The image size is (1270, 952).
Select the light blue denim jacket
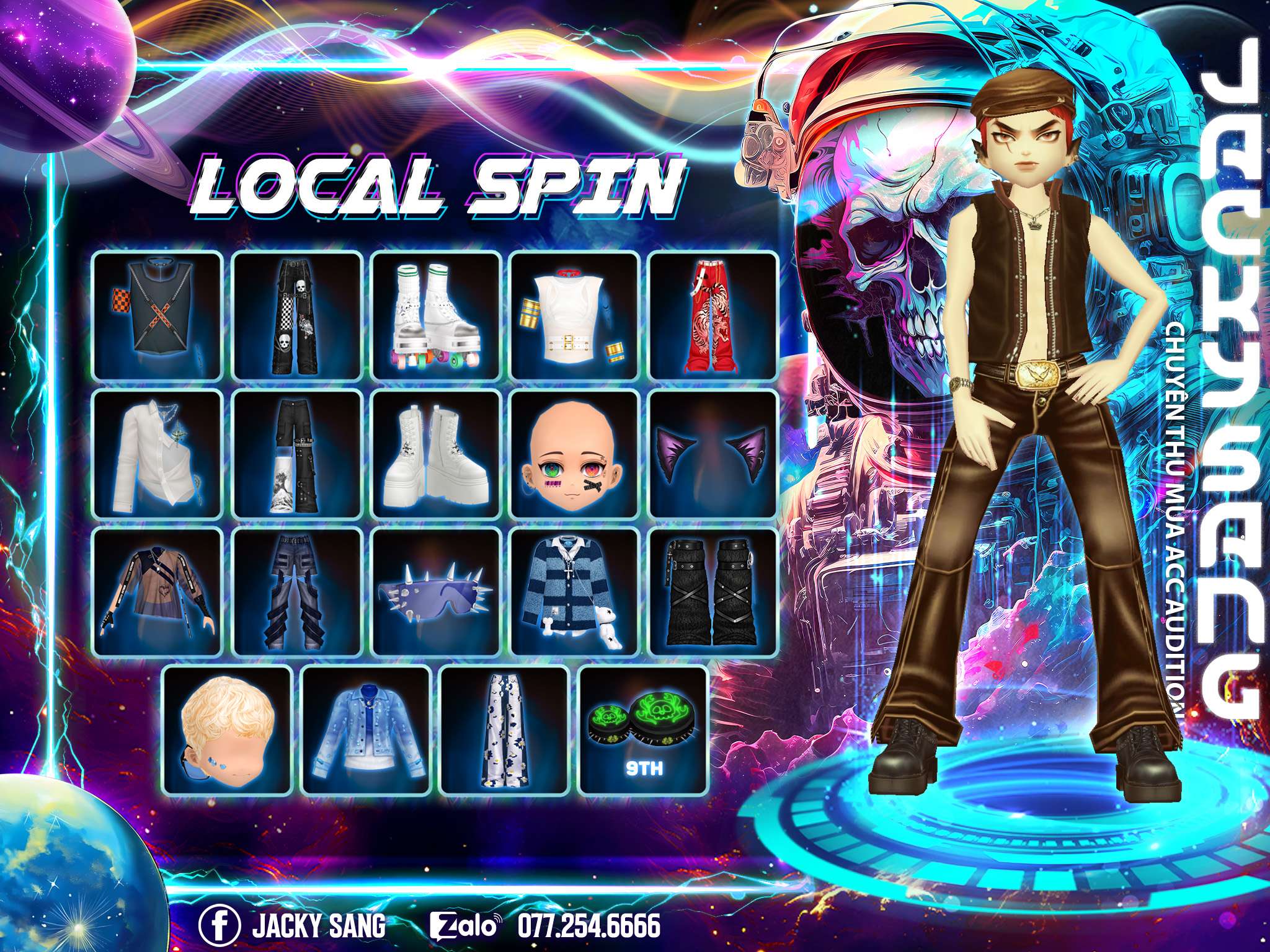[366, 731]
